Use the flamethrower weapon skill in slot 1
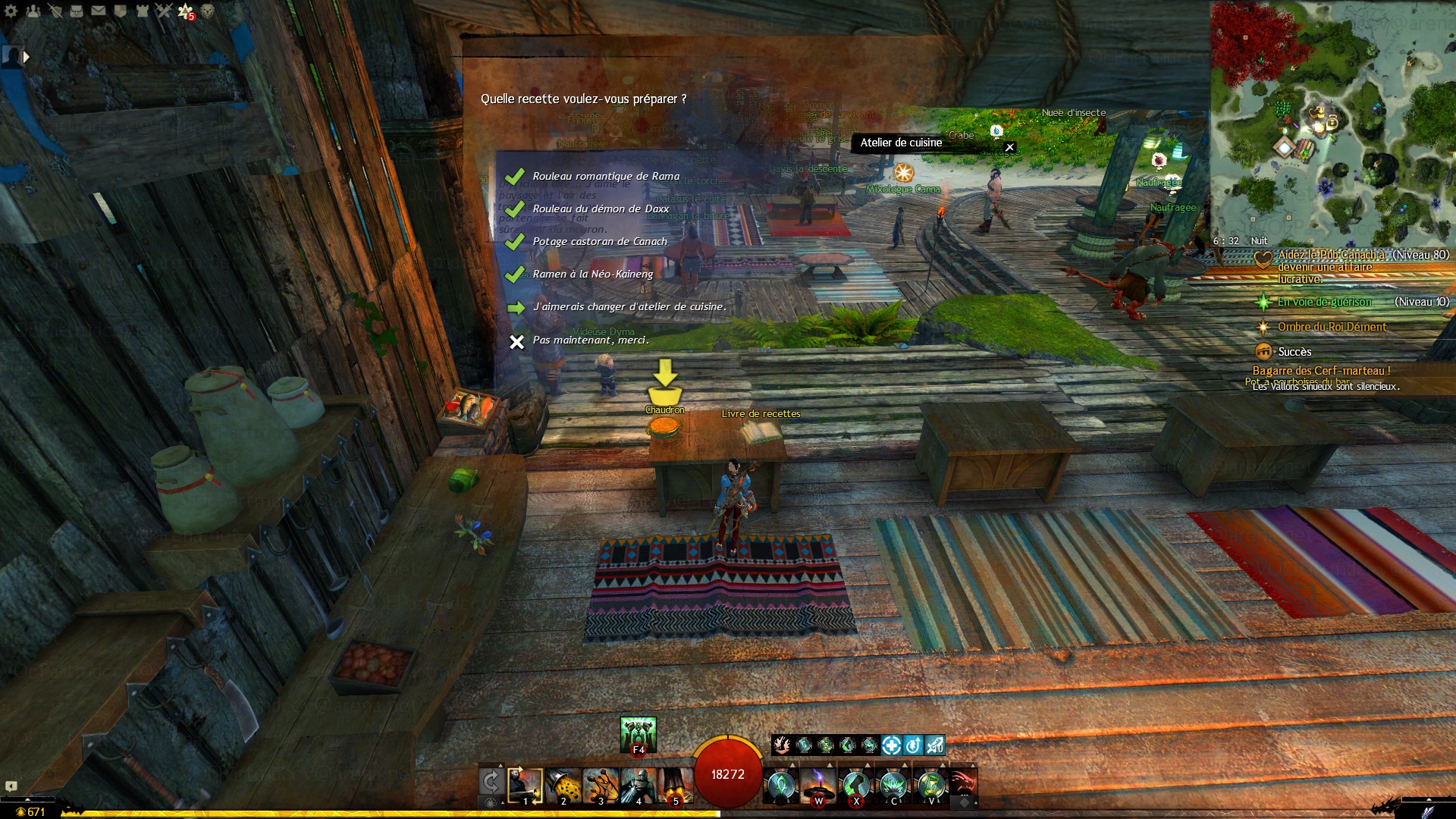Viewport: 1456px width, 819px height. (x=525, y=786)
